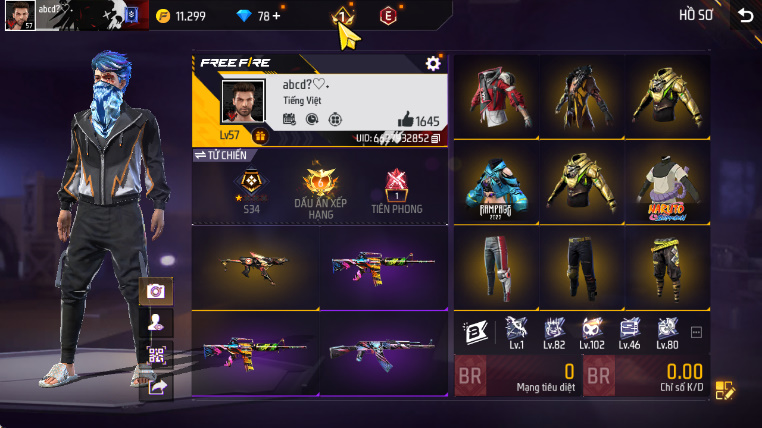View the S34 rank badge

[x=249, y=188]
